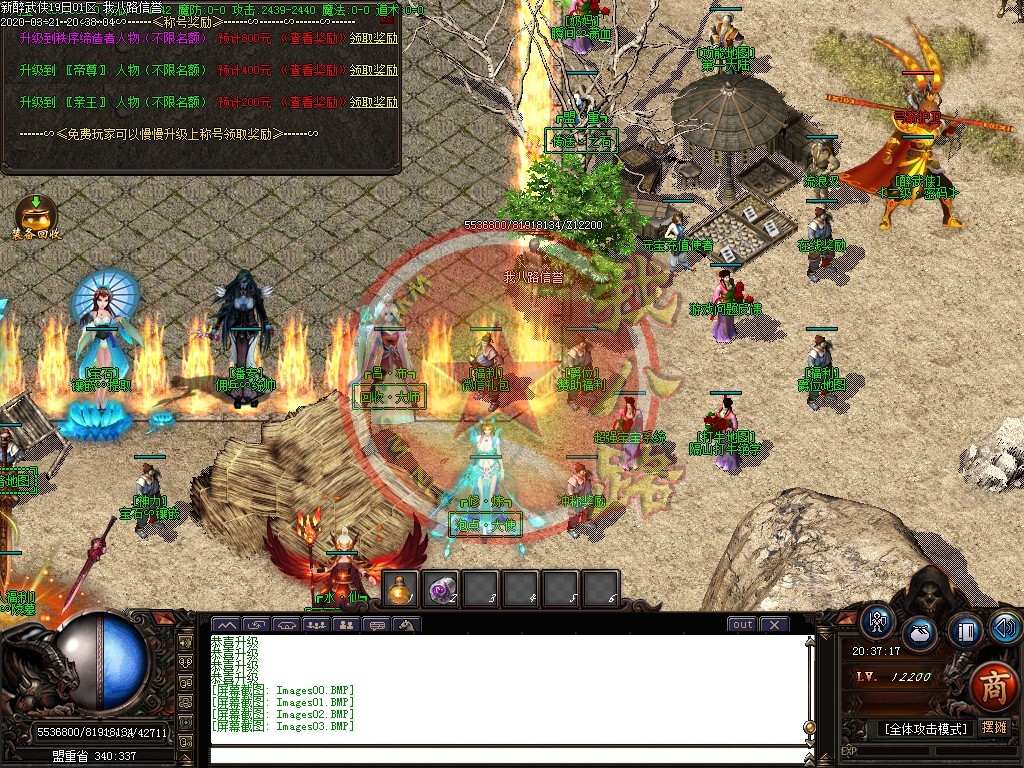View the 800元 tier reward via 查看奖励
The height and width of the screenshot is (768, 1024).
click(x=313, y=39)
